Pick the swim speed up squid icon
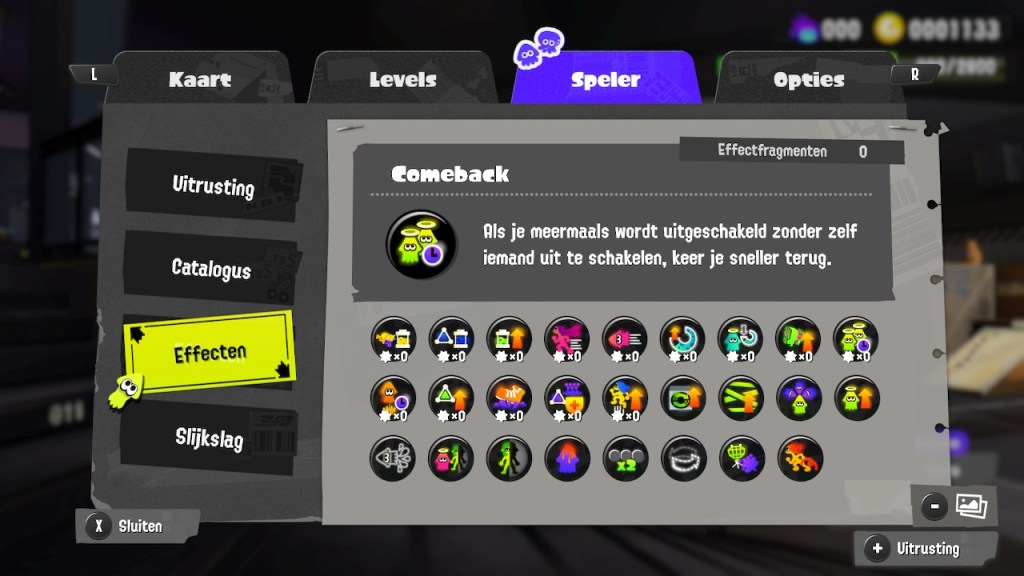The image size is (1024, 576). coord(625,340)
